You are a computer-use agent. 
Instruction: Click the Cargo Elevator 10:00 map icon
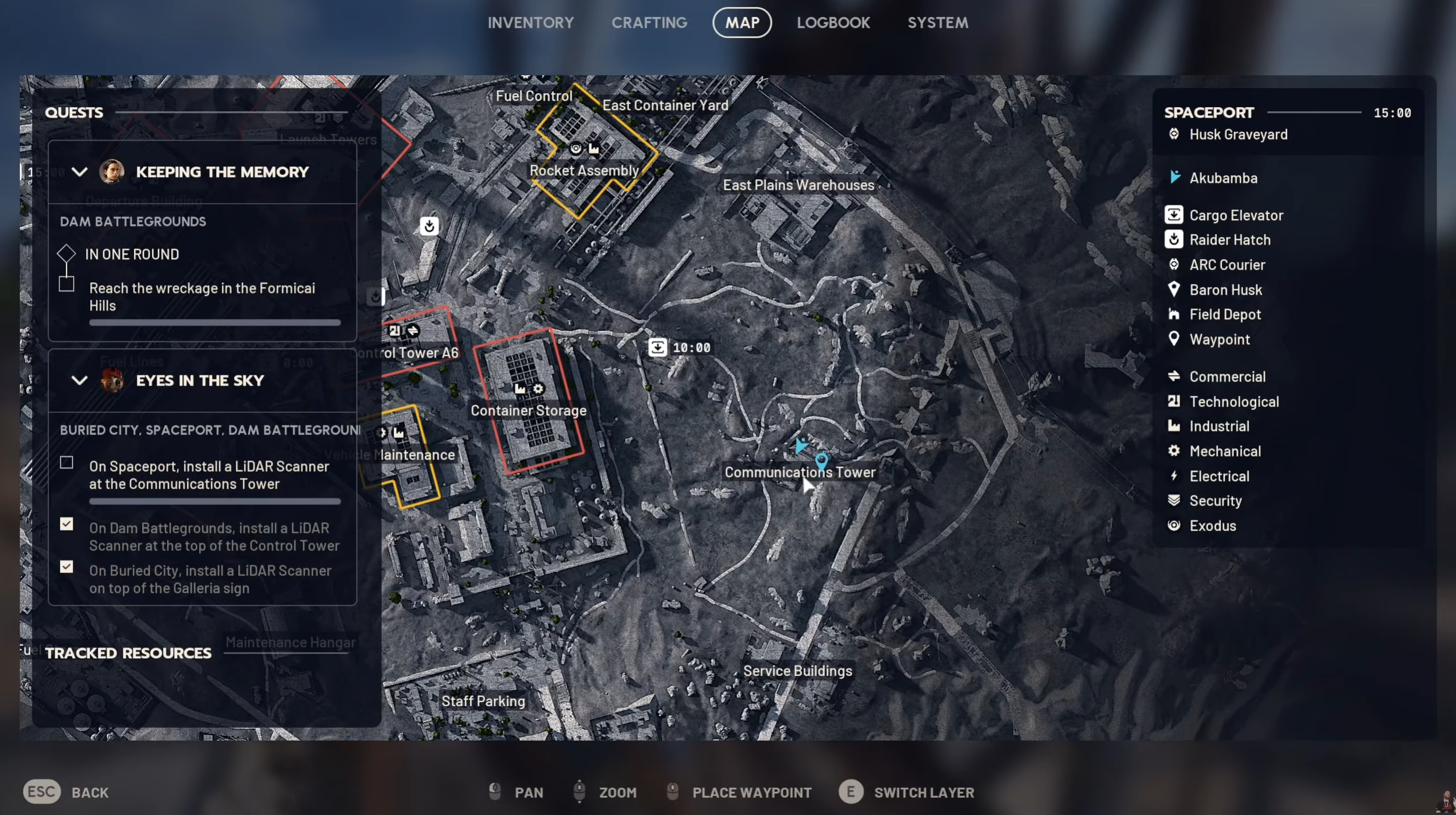click(x=658, y=346)
